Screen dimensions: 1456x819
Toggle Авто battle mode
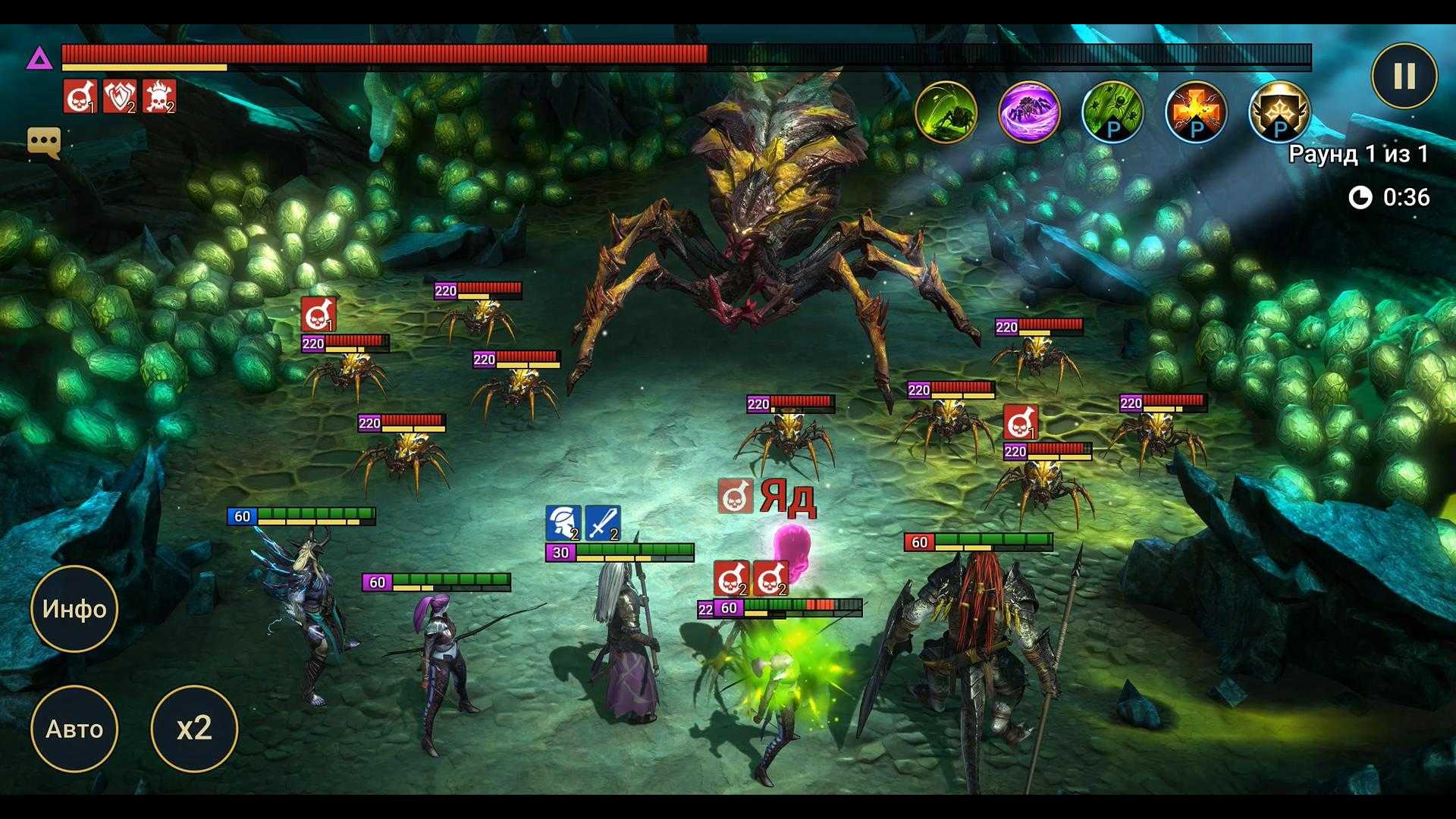tap(74, 729)
